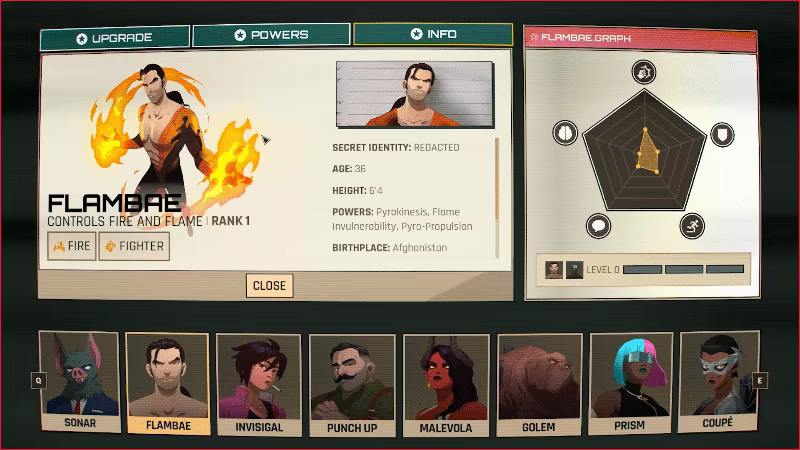
Task: Click the Fighter class tag
Action: point(134,245)
